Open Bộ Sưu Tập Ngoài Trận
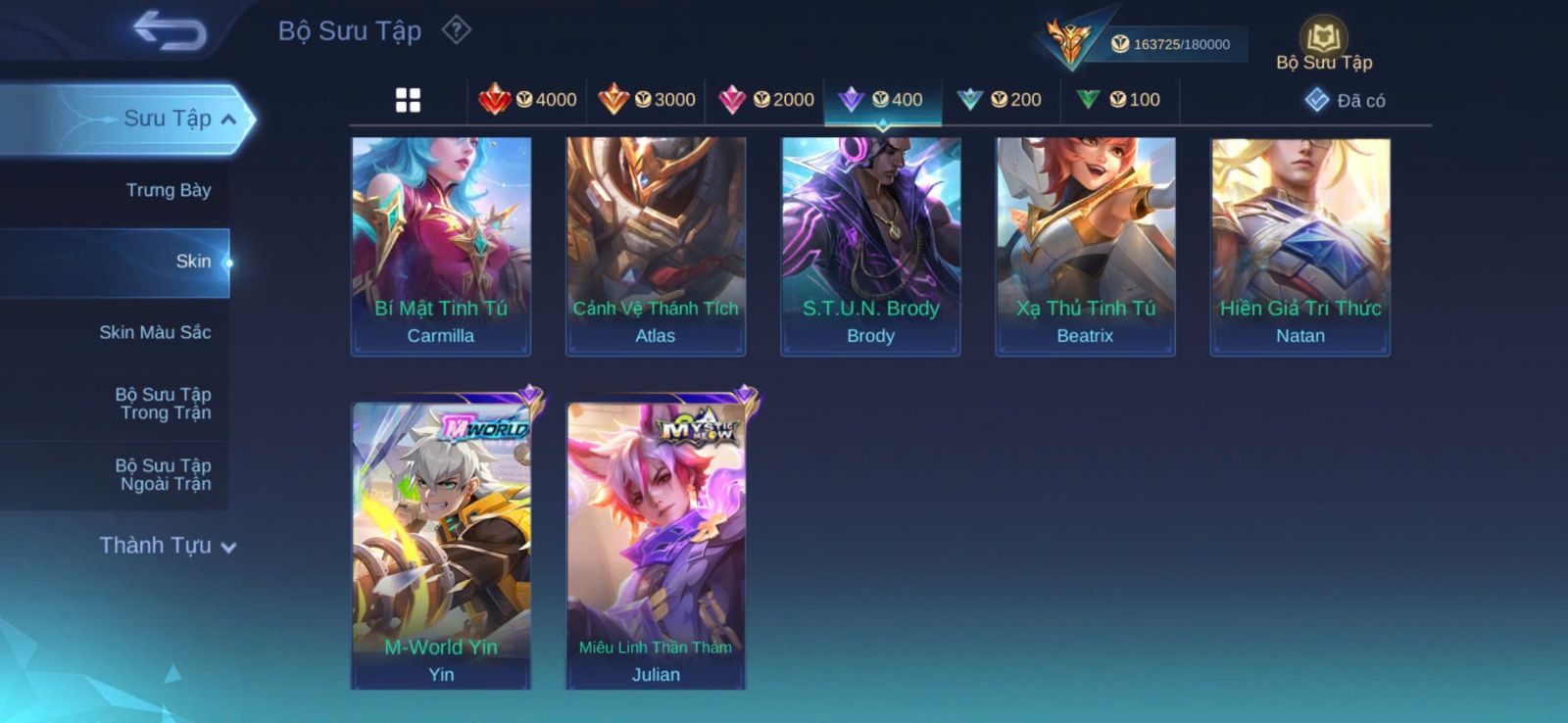This screenshot has height=723, width=1568. point(164,474)
